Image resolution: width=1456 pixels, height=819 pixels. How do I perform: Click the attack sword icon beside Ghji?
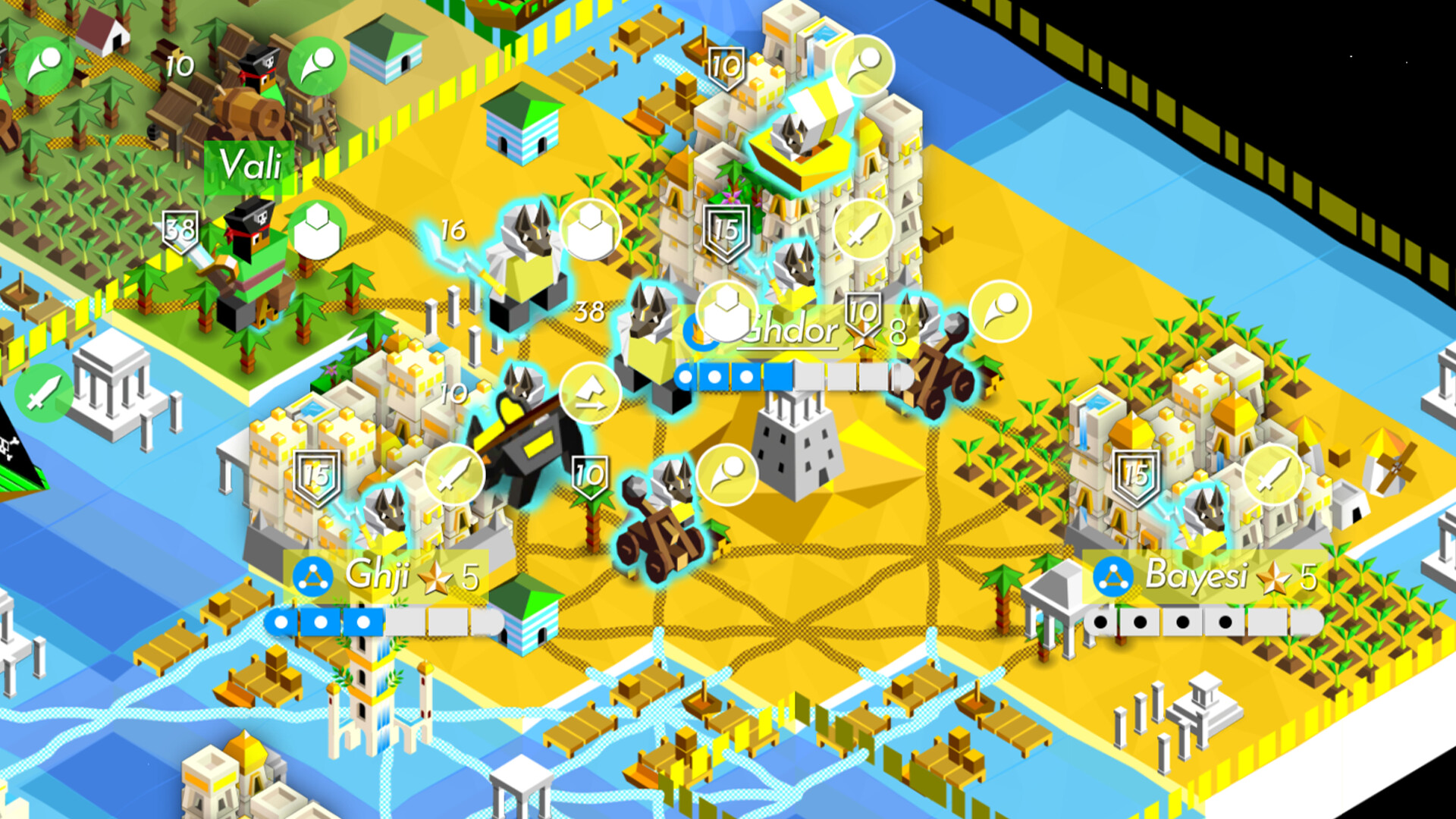pos(454,475)
